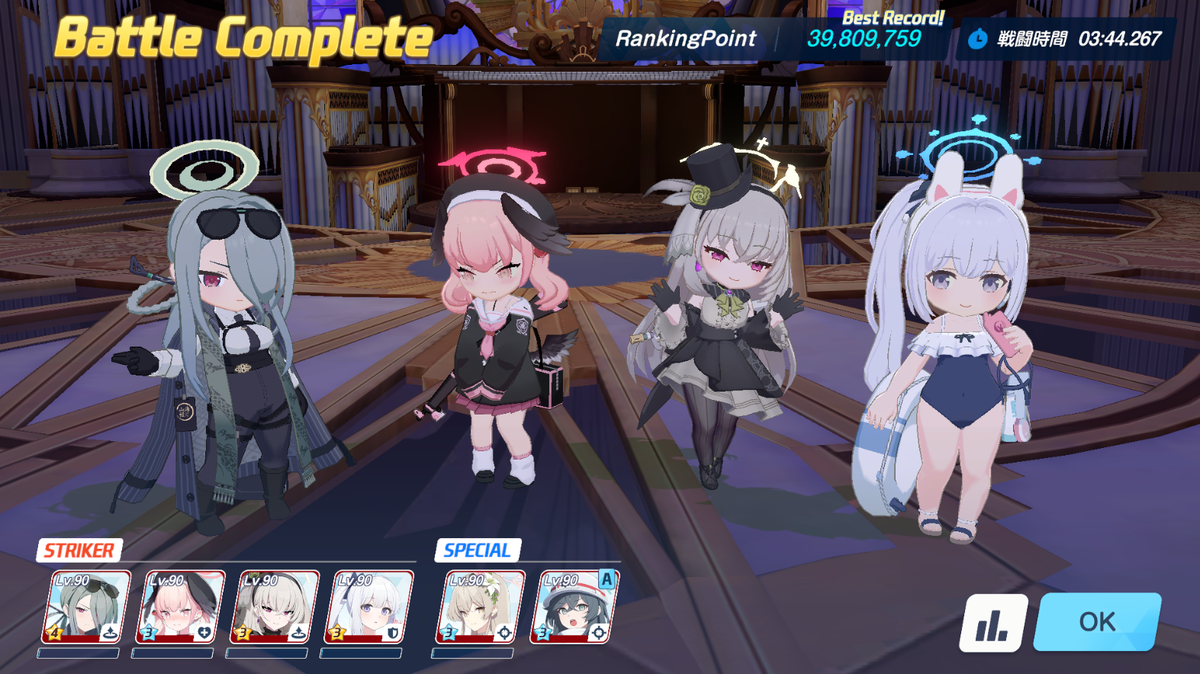Viewport: 1200px width, 674px height.
Task: Choose the pink-haired striker portrait
Action: pyautogui.click(x=180, y=607)
